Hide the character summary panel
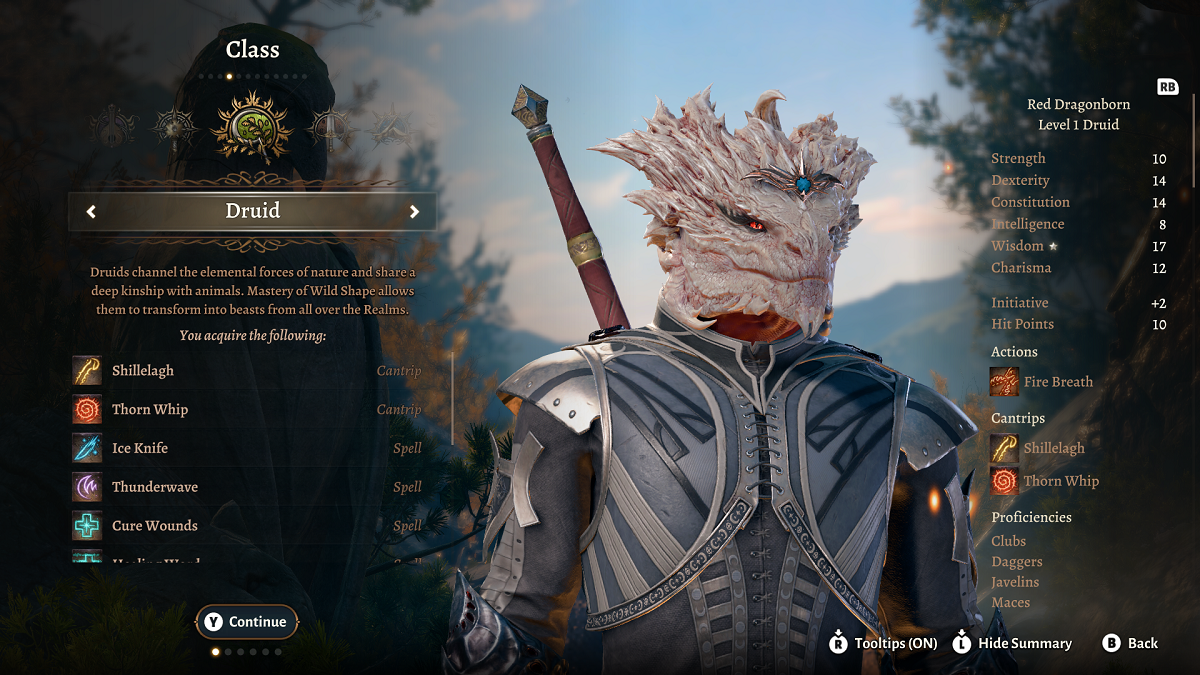The height and width of the screenshot is (675, 1200). tap(1010, 643)
